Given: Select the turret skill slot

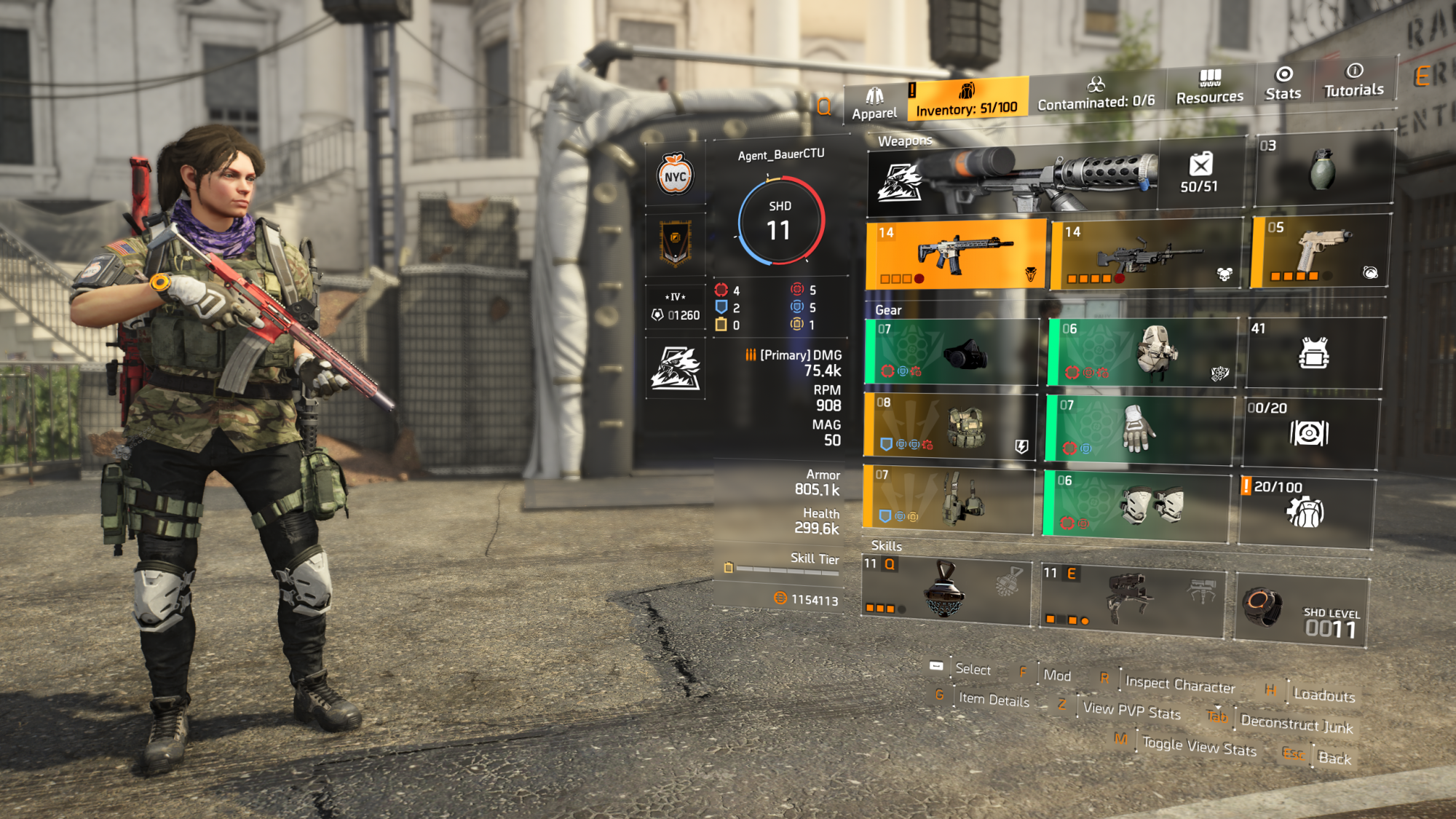Looking at the screenshot, I should point(1133,599).
